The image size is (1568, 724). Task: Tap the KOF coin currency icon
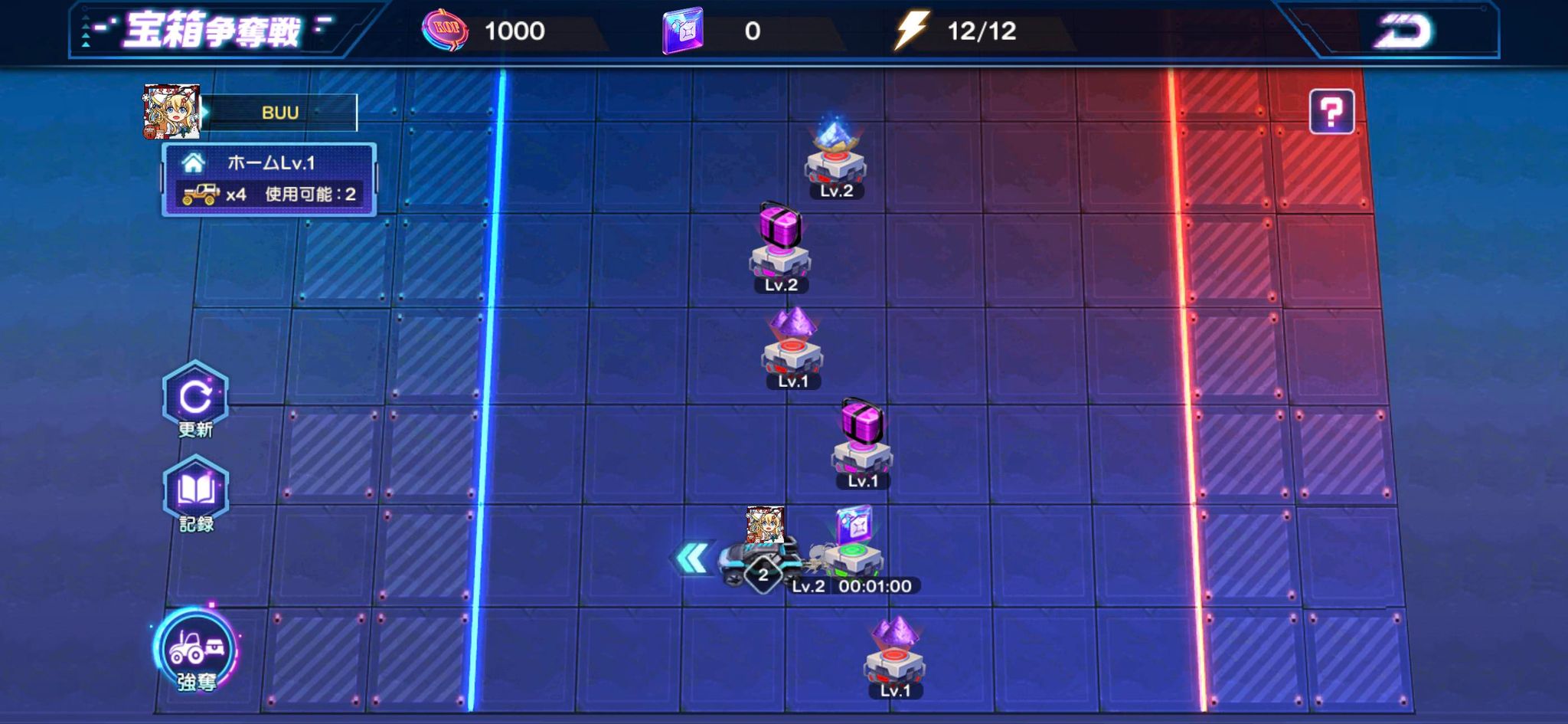click(445, 31)
